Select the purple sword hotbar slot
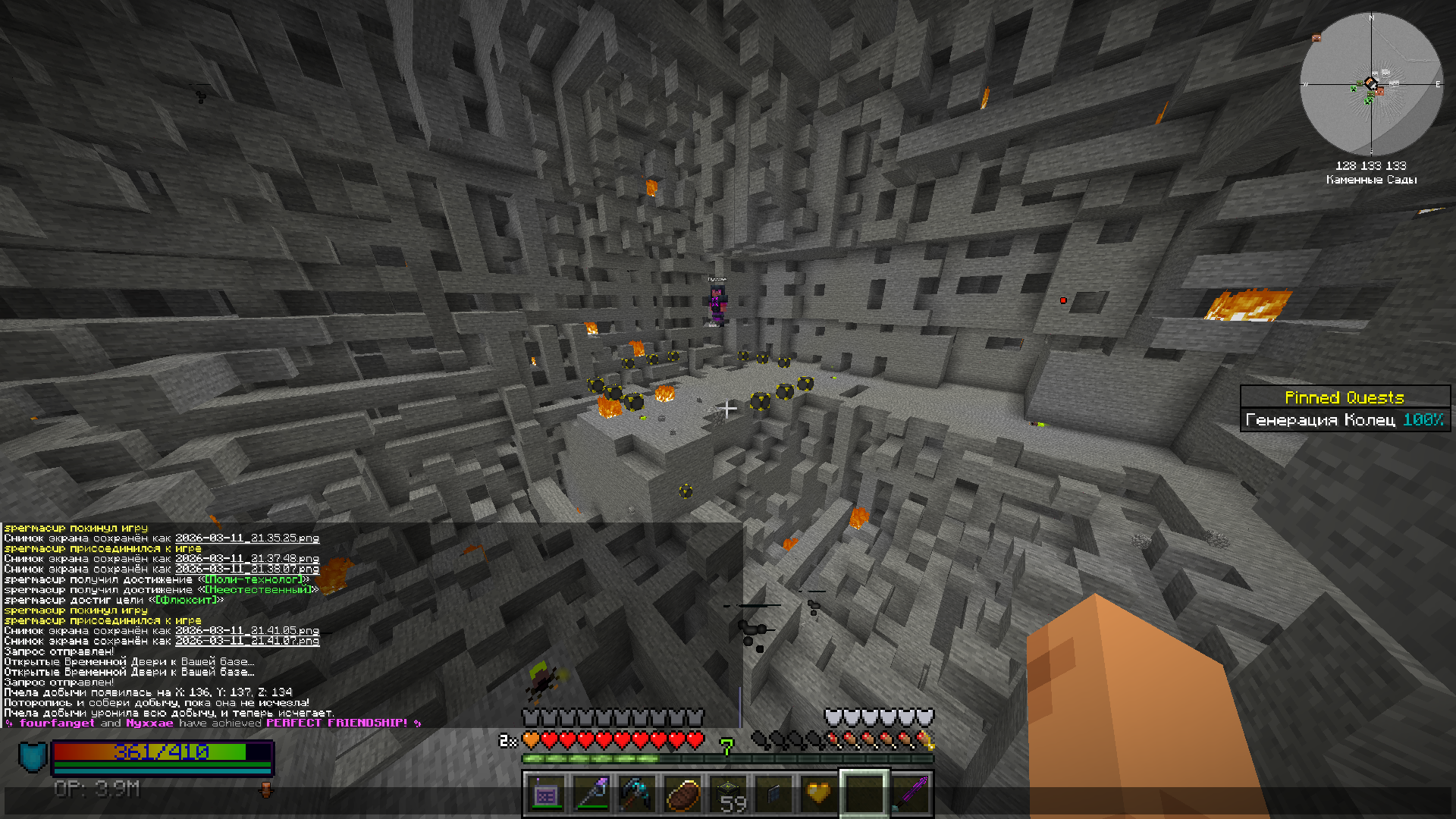The width and height of the screenshot is (1456, 819). pos(910,795)
